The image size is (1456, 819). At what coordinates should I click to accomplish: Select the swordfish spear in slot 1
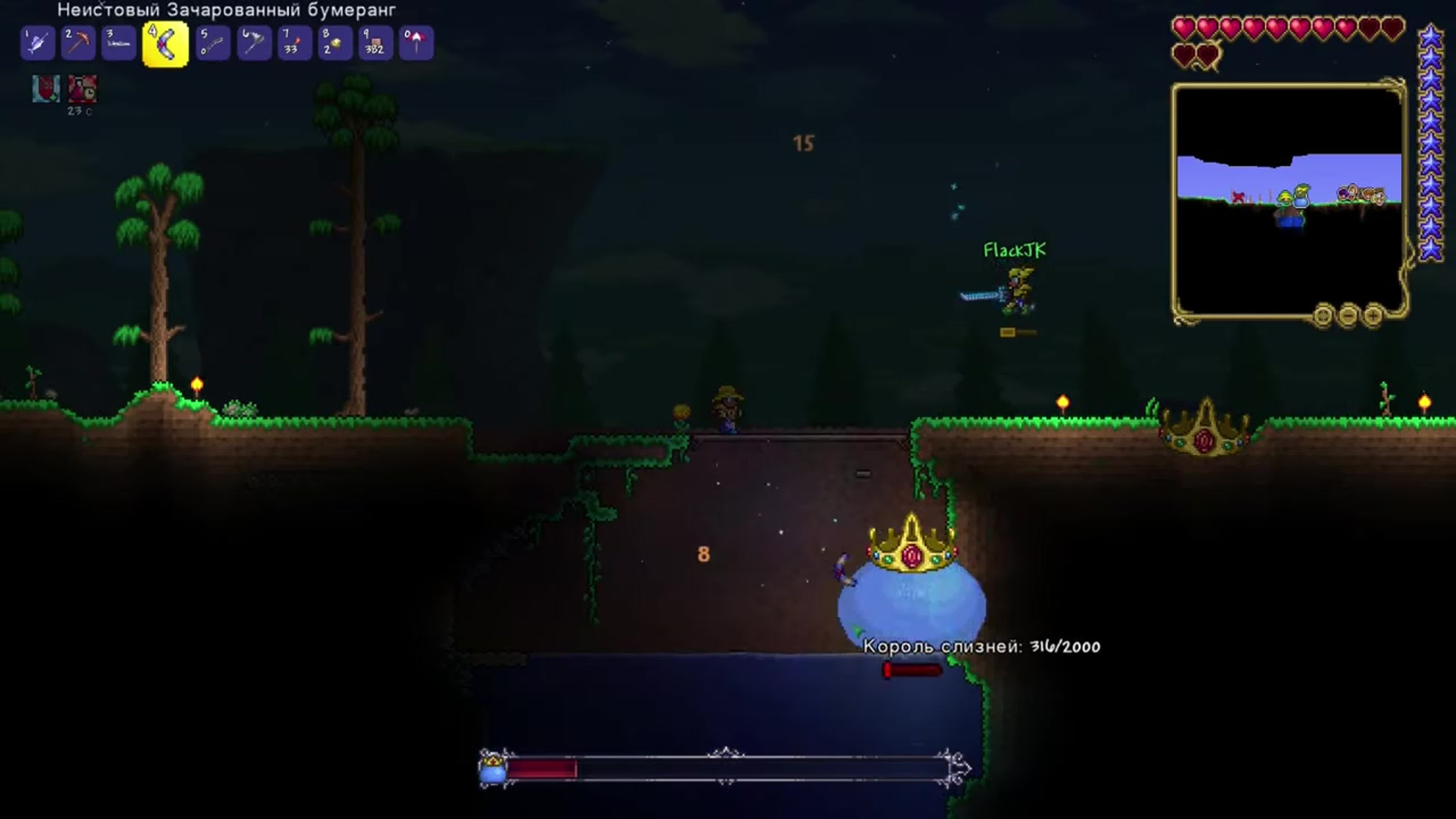[37, 43]
